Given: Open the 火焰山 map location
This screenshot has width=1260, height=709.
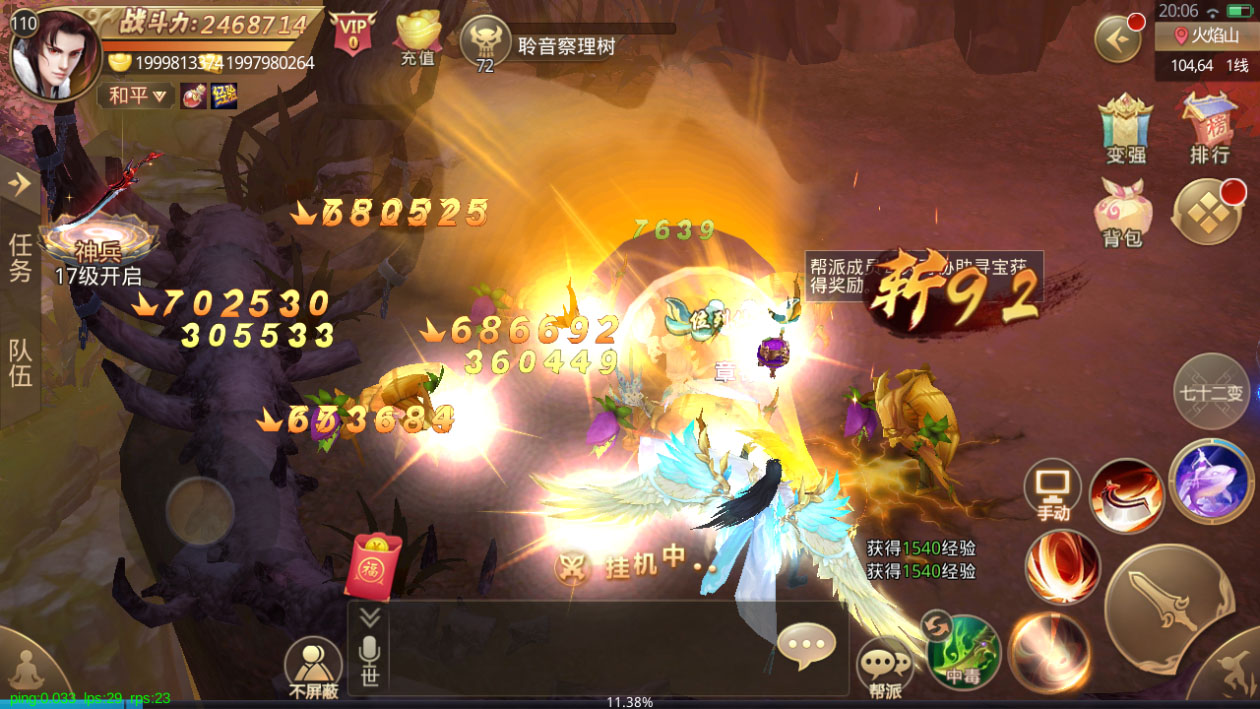Looking at the screenshot, I should (x=1206, y=36).
